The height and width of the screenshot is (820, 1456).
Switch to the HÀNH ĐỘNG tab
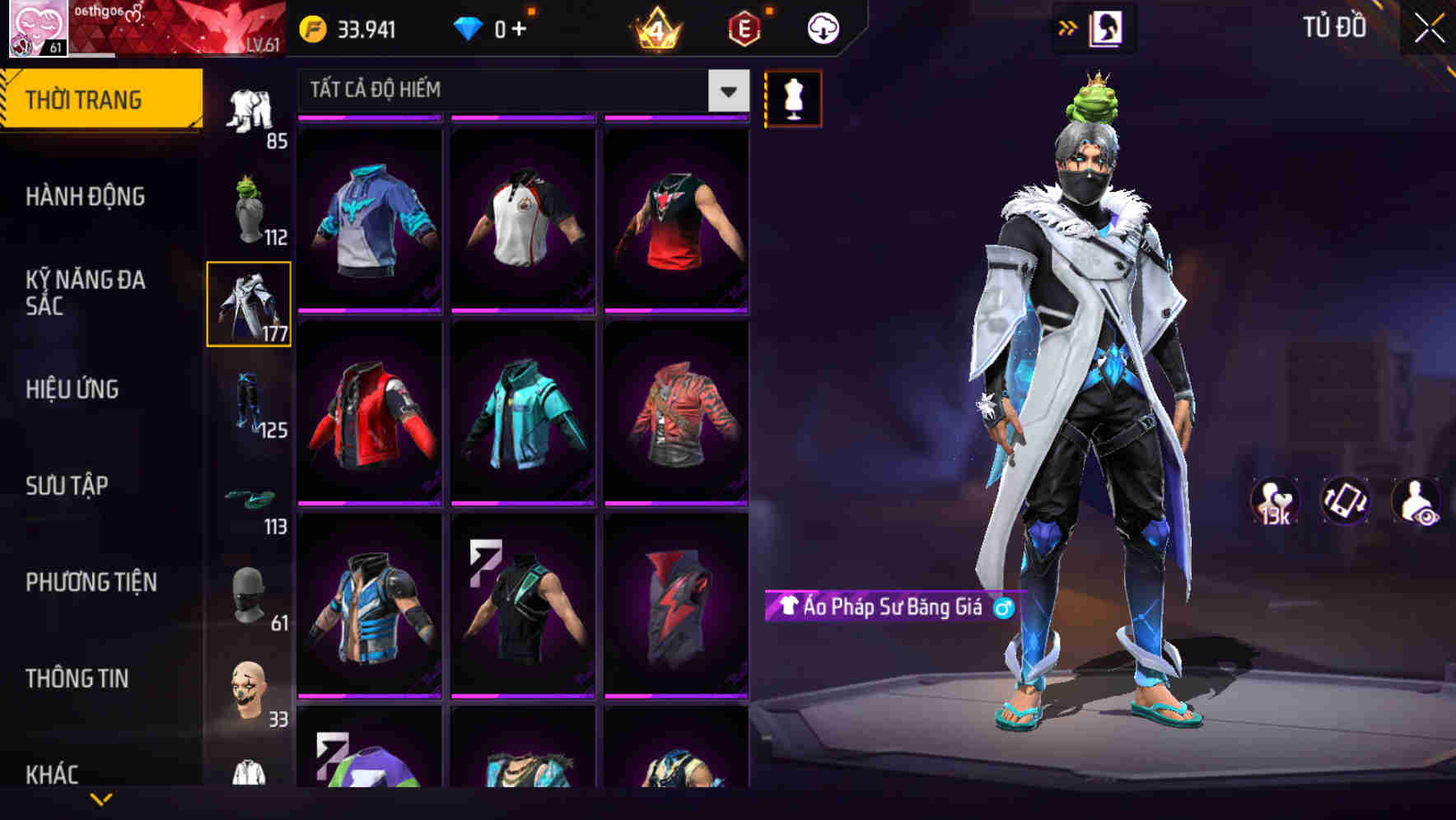tap(86, 197)
